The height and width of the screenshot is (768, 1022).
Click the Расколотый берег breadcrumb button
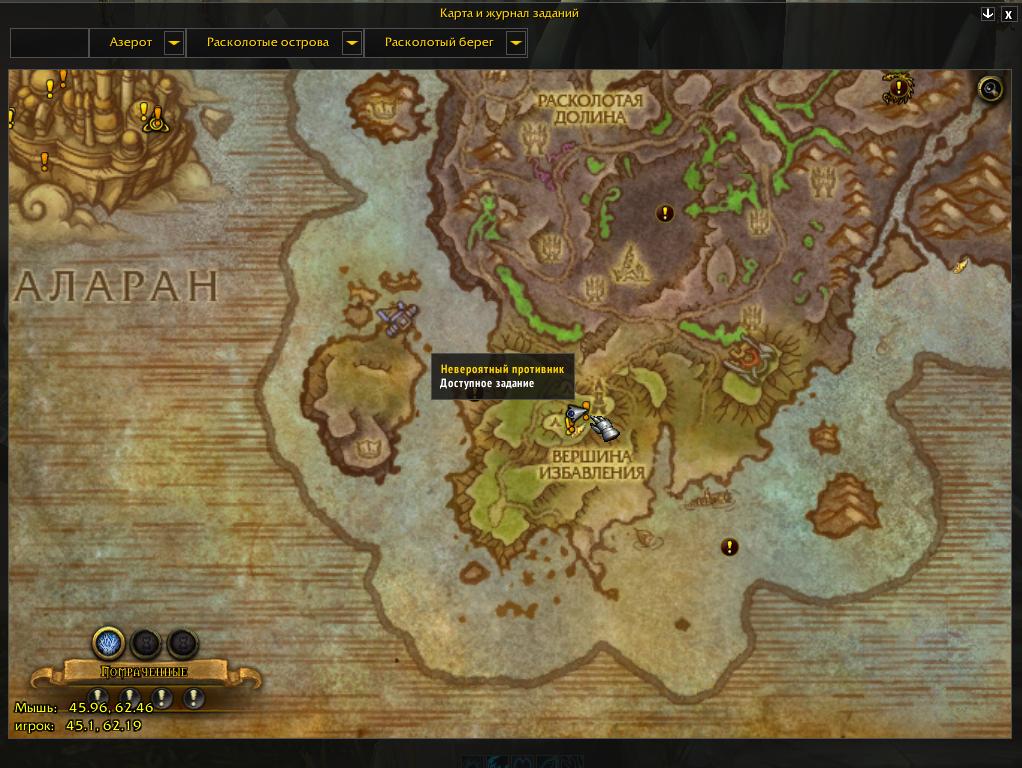pyautogui.click(x=439, y=43)
